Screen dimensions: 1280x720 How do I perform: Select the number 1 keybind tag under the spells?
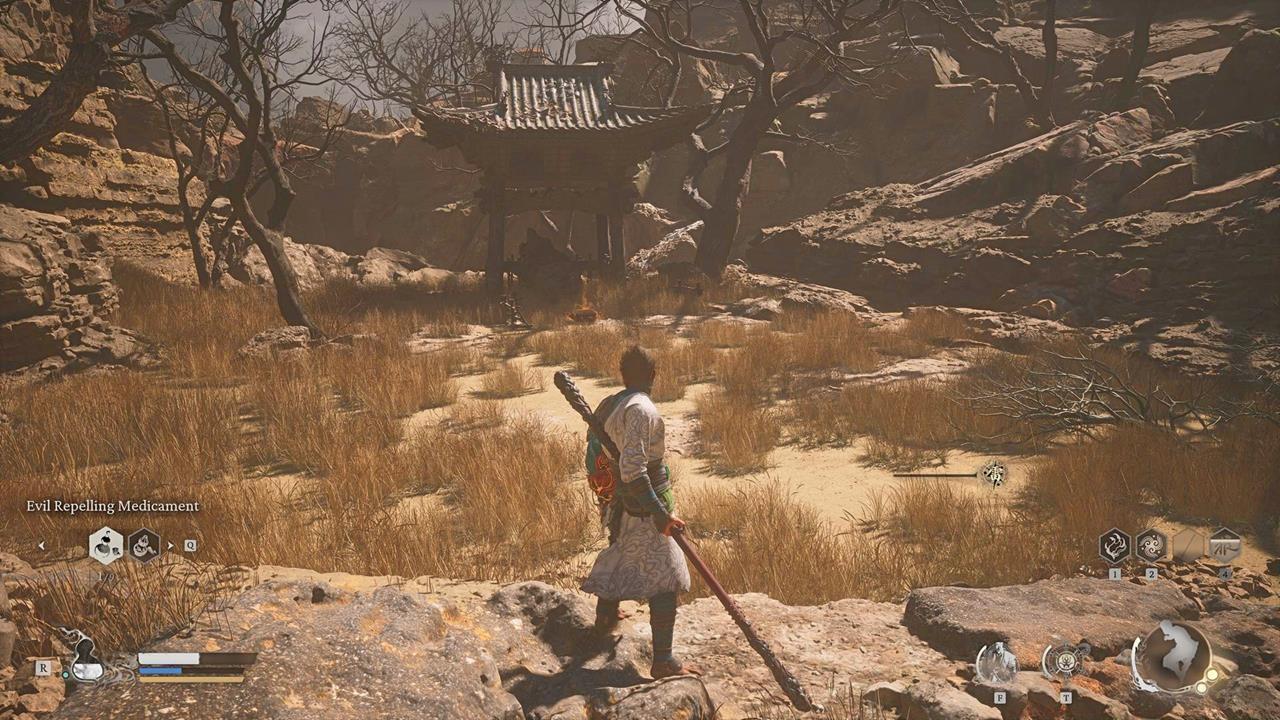[1115, 573]
